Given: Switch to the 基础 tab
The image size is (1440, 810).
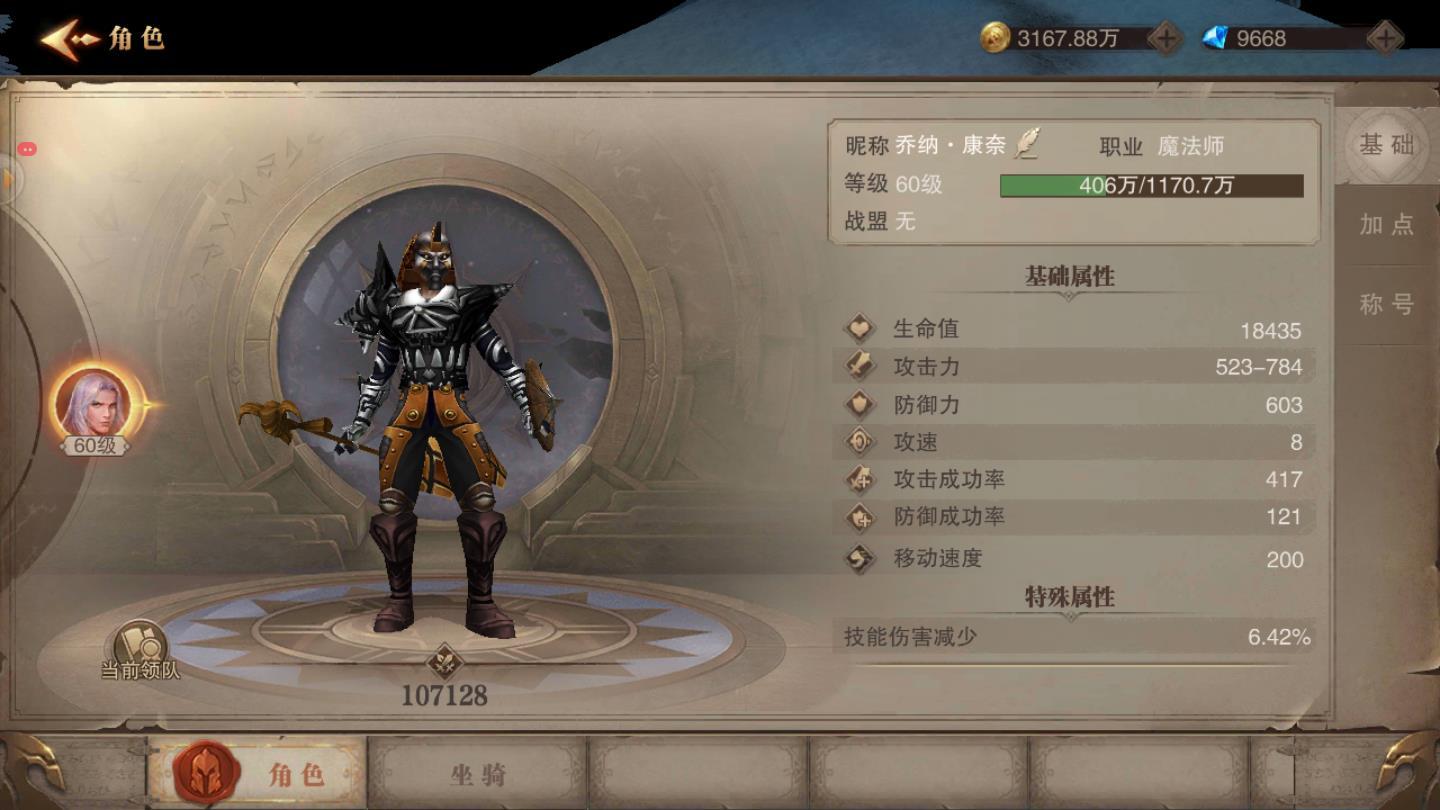Looking at the screenshot, I should [x=1386, y=145].
